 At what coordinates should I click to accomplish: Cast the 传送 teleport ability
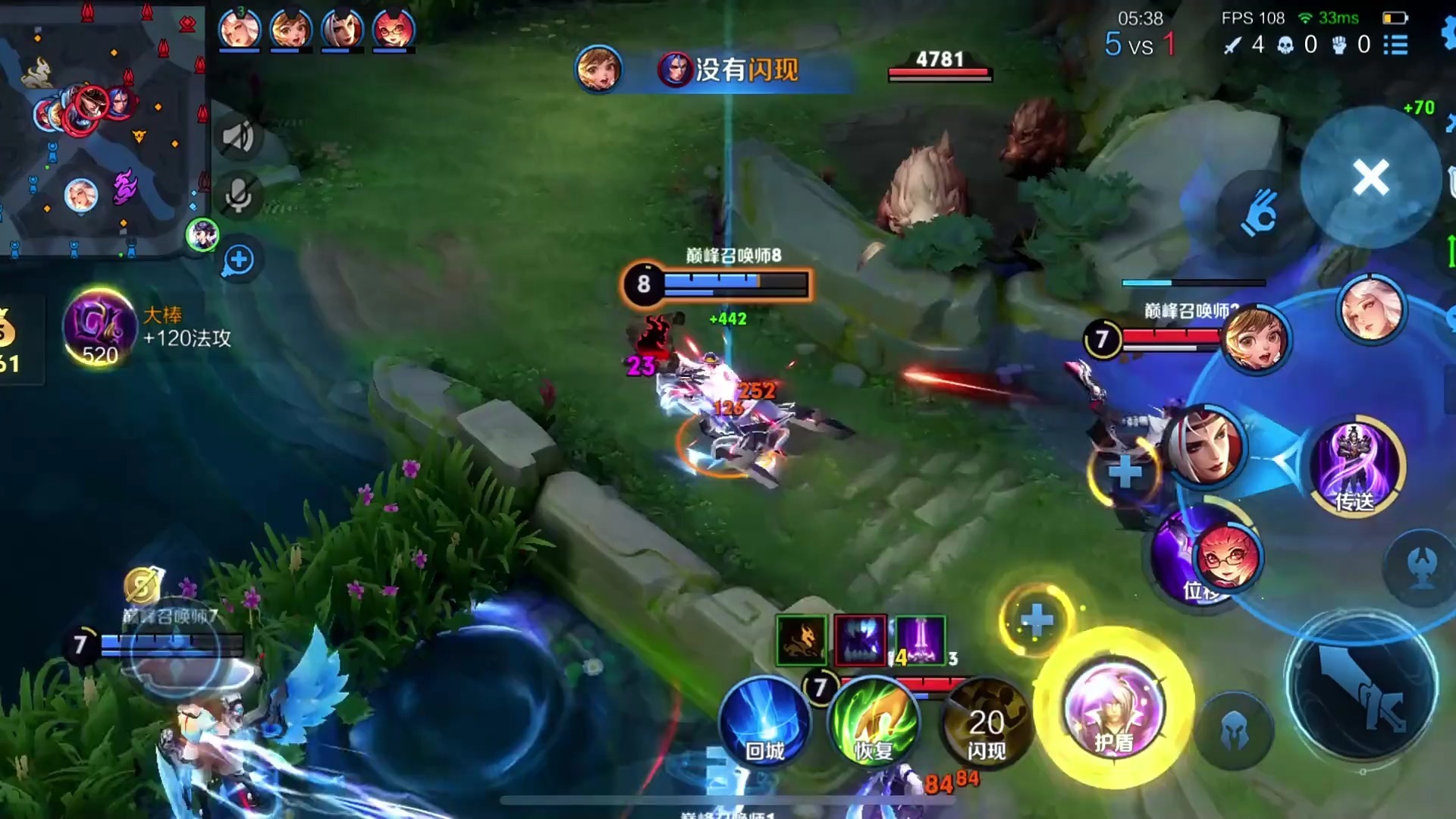[1356, 464]
